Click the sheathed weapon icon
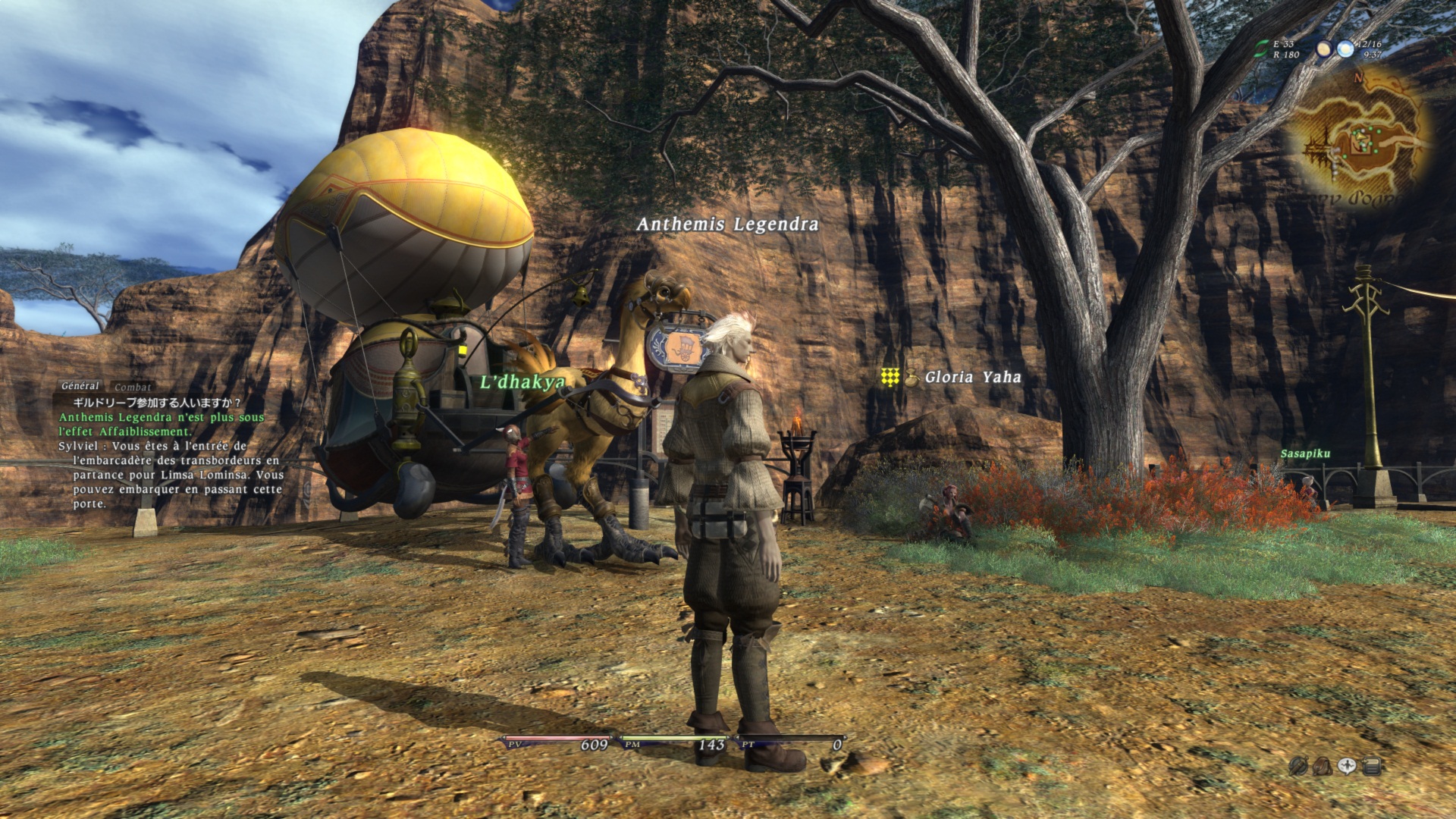This screenshot has width=1456, height=819. pyautogui.click(x=1298, y=766)
